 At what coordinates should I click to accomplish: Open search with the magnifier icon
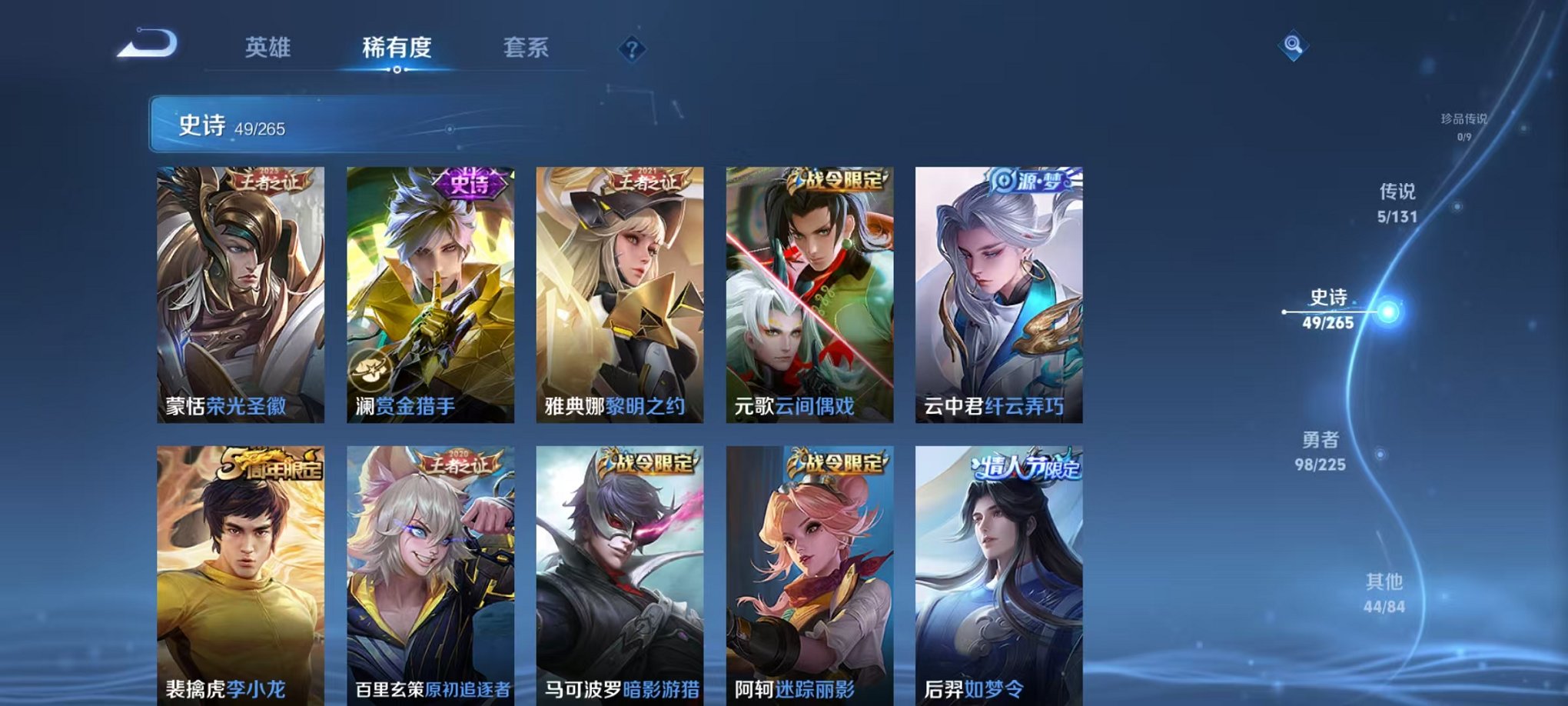click(1292, 44)
